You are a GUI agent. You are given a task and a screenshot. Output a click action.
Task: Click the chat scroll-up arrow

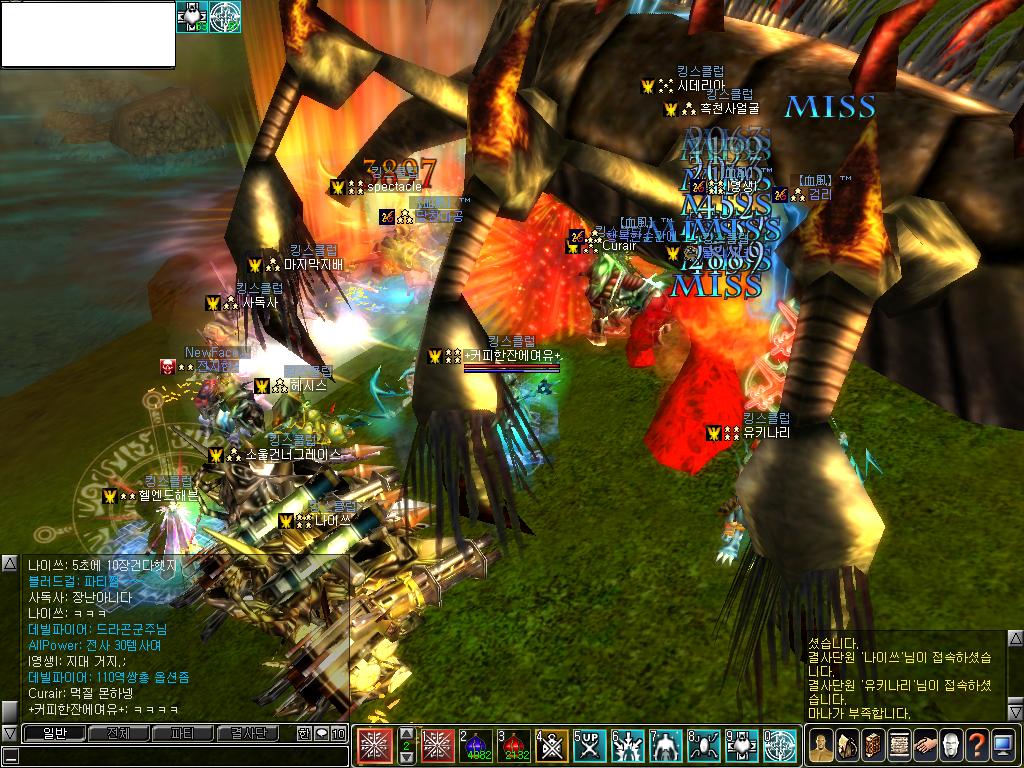click(x=9, y=564)
